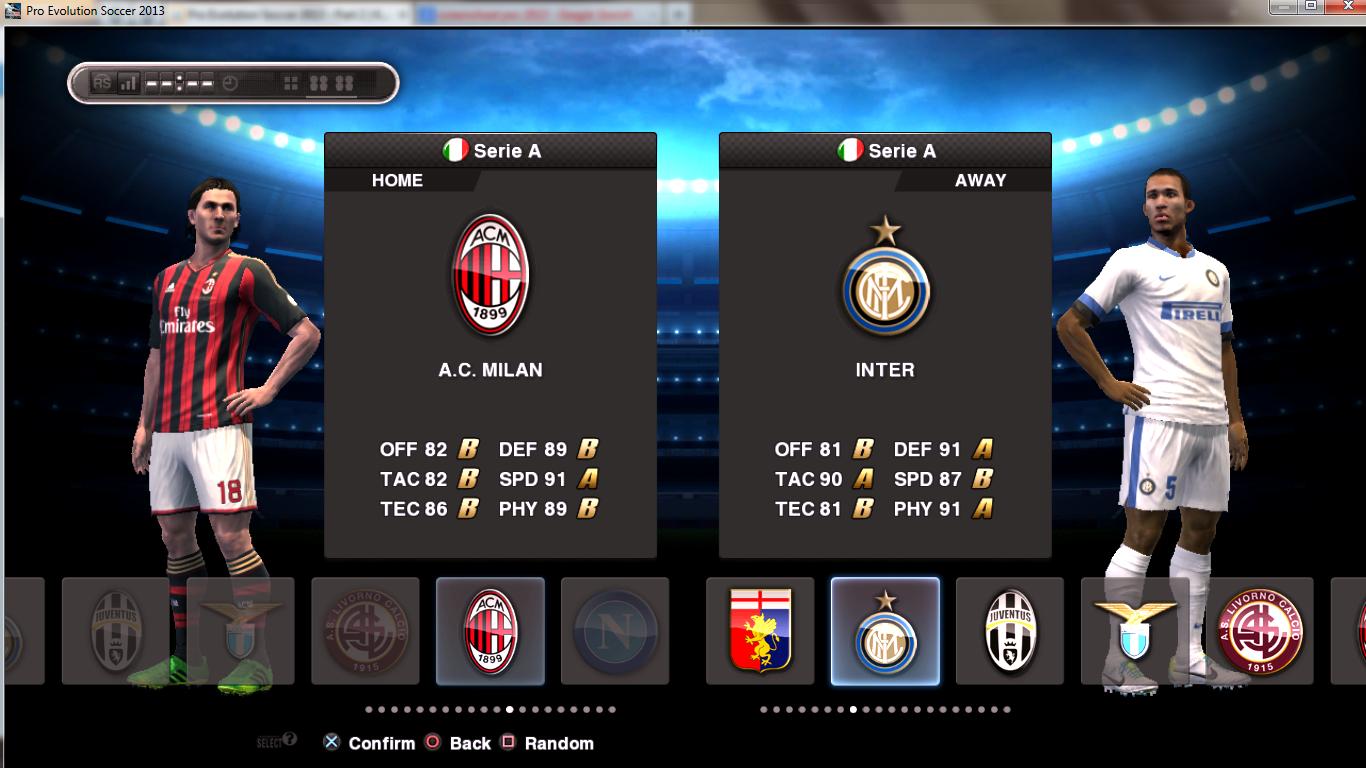The width and height of the screenshot is (1366, 768).
Task: Choose the Napoli crest in the home row
Action: (x=614, y=631)
